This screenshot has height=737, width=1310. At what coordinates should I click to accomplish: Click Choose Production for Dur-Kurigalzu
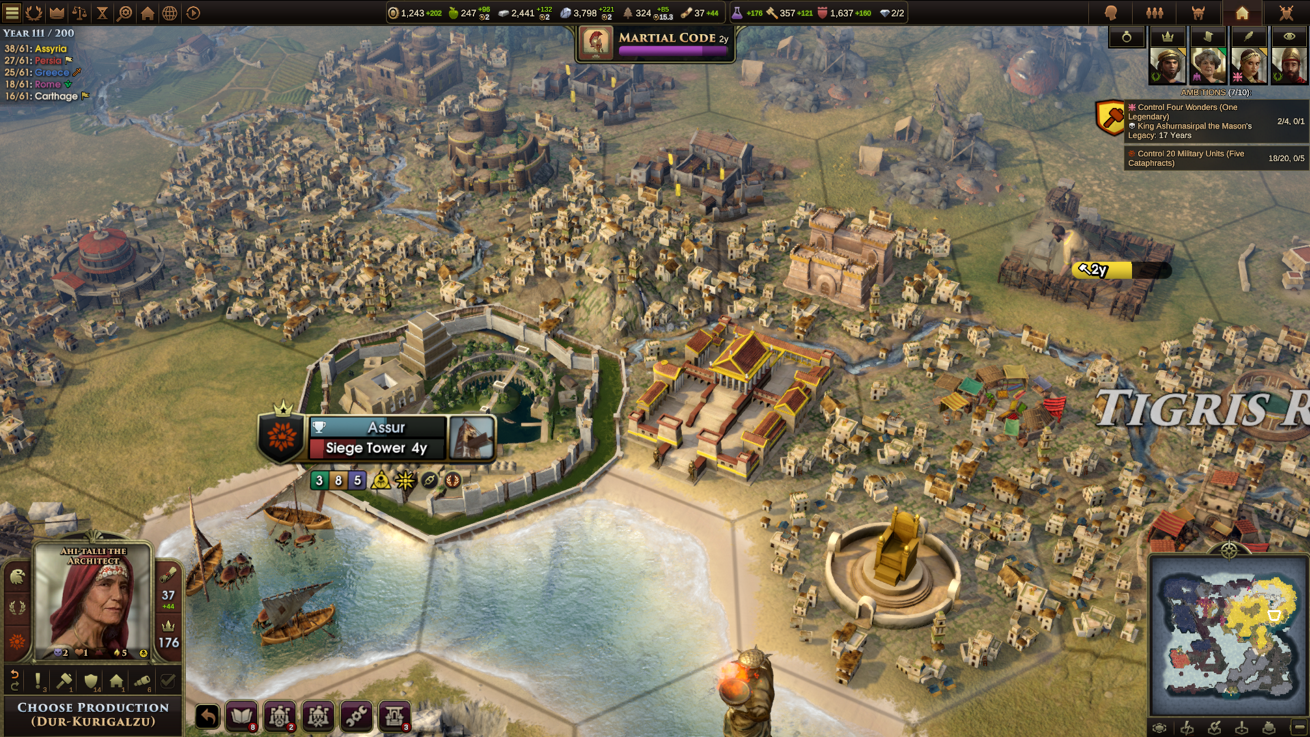[x=92, y=713]
